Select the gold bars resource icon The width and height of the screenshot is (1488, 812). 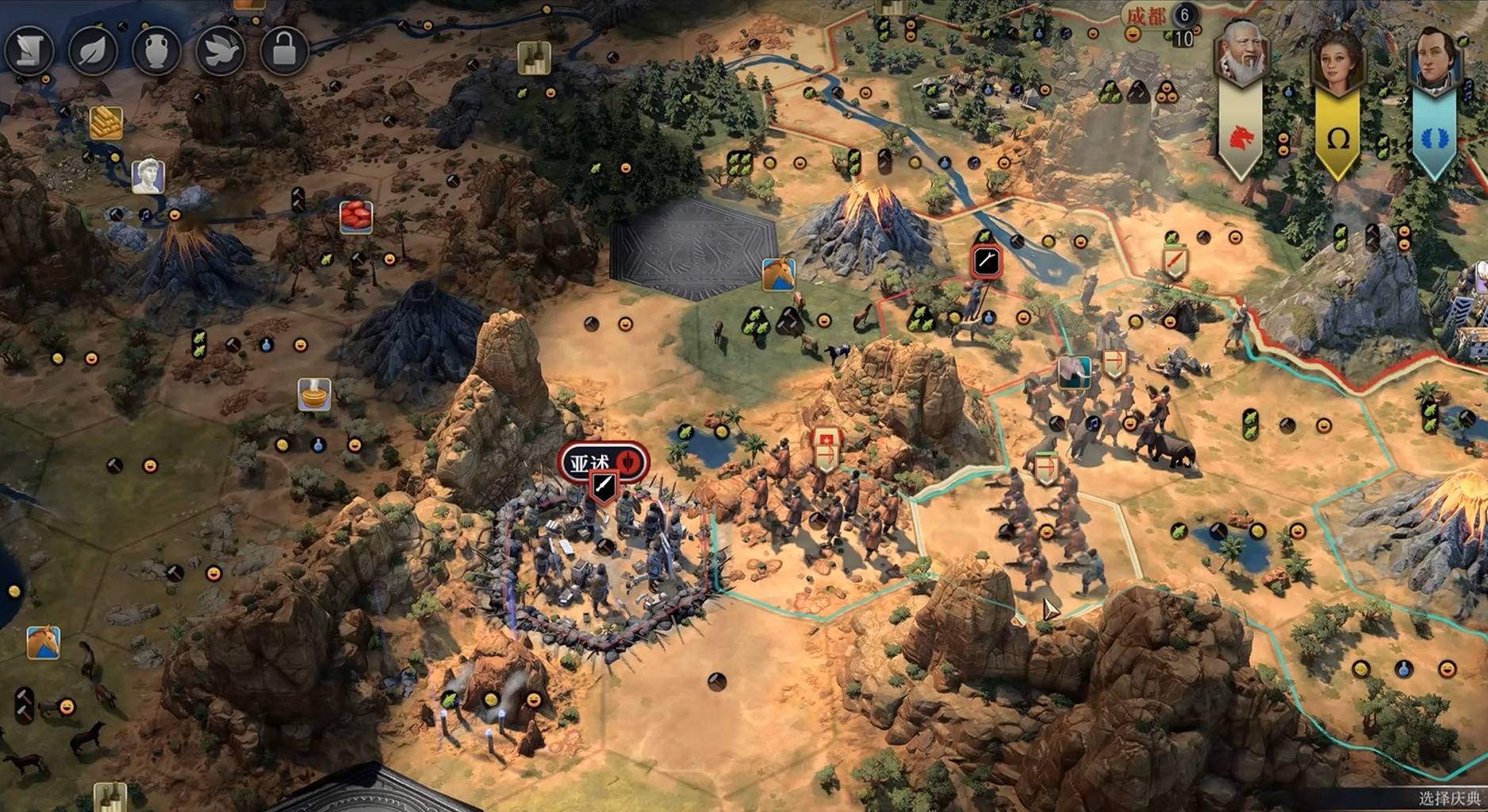point(105,123)
